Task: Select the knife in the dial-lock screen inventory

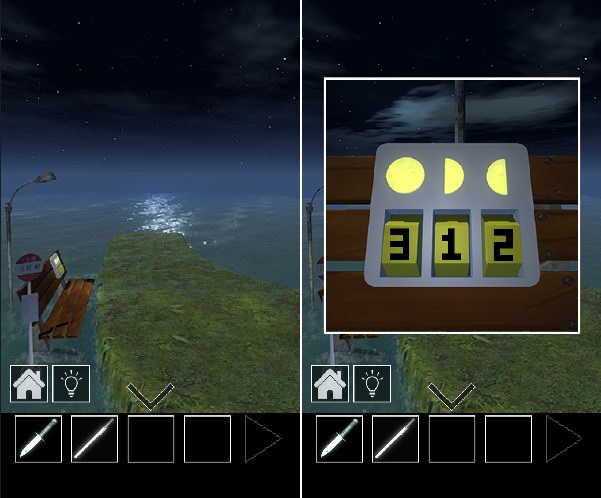Action: (340, 439)
